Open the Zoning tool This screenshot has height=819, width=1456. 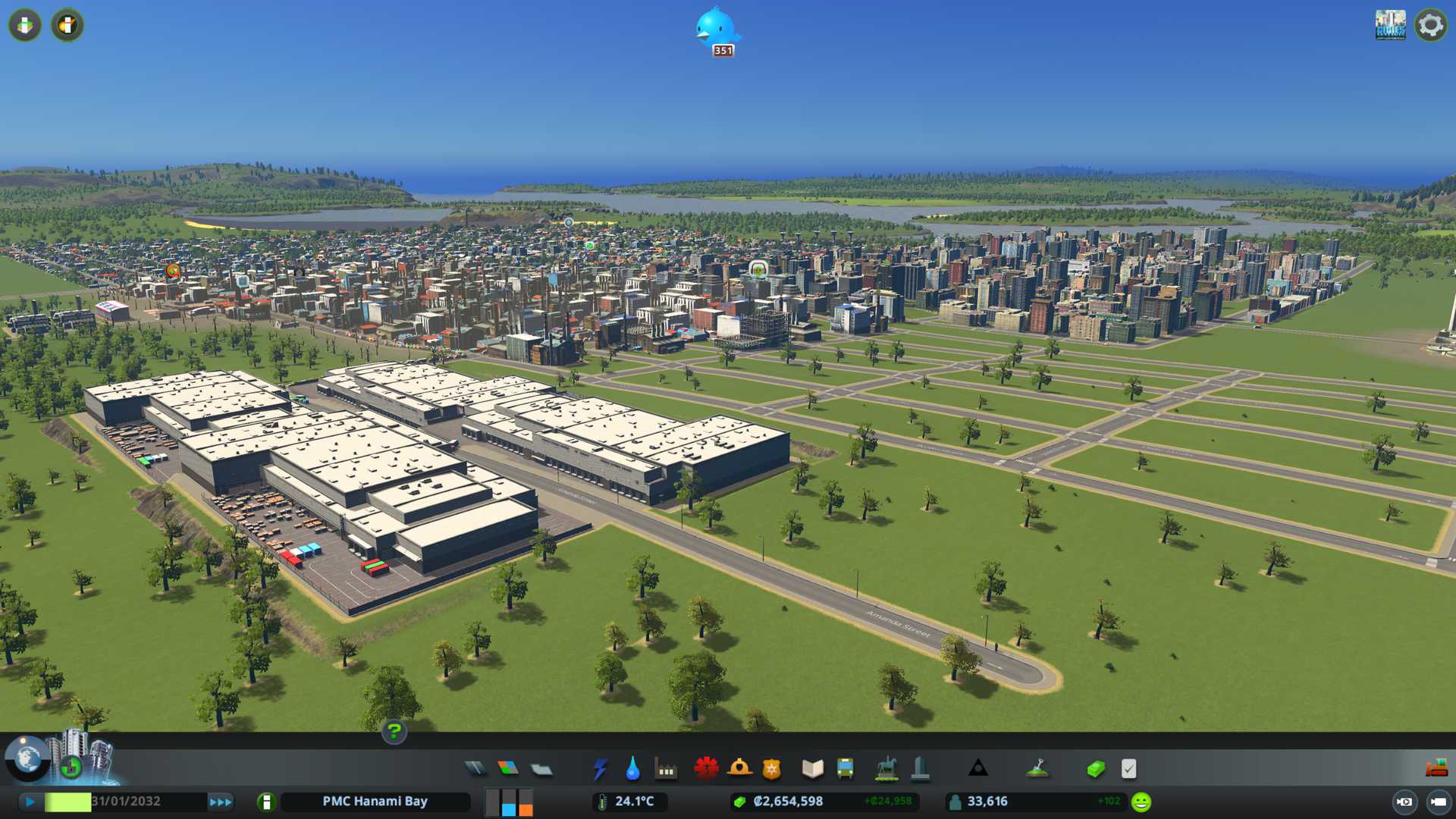(x=508, y=769)
